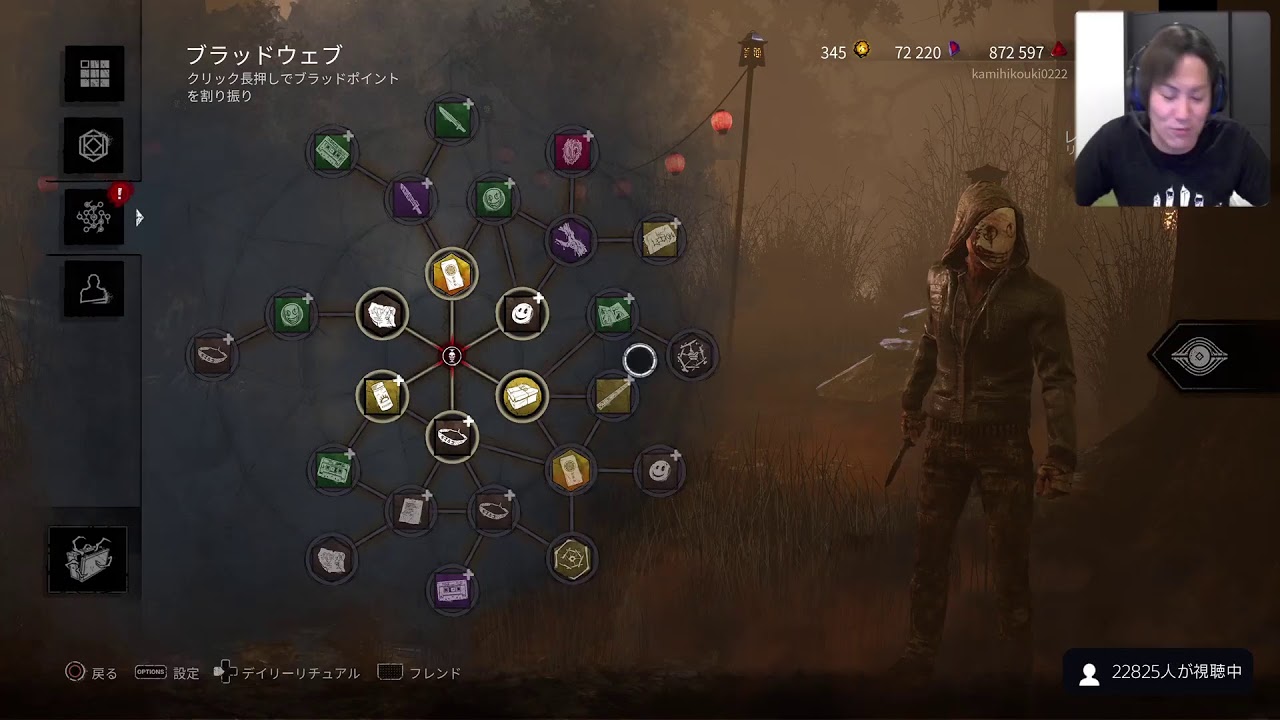This screenshot has height=720, width=1280.
Task: Choose the green open book node
Action: tap(612, 315)
